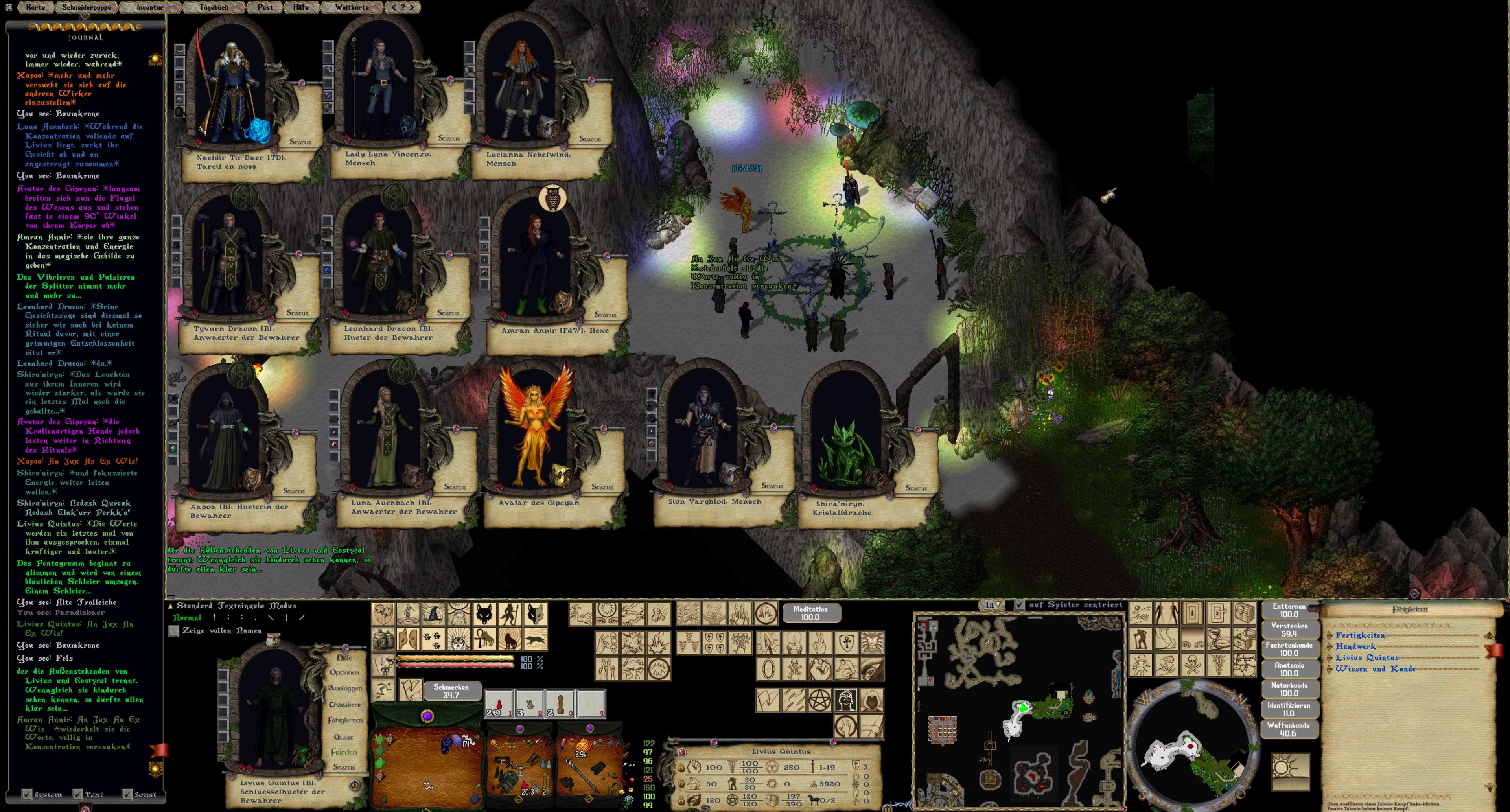Open status of Naeldir Tir'Daer

pos(301,142)
